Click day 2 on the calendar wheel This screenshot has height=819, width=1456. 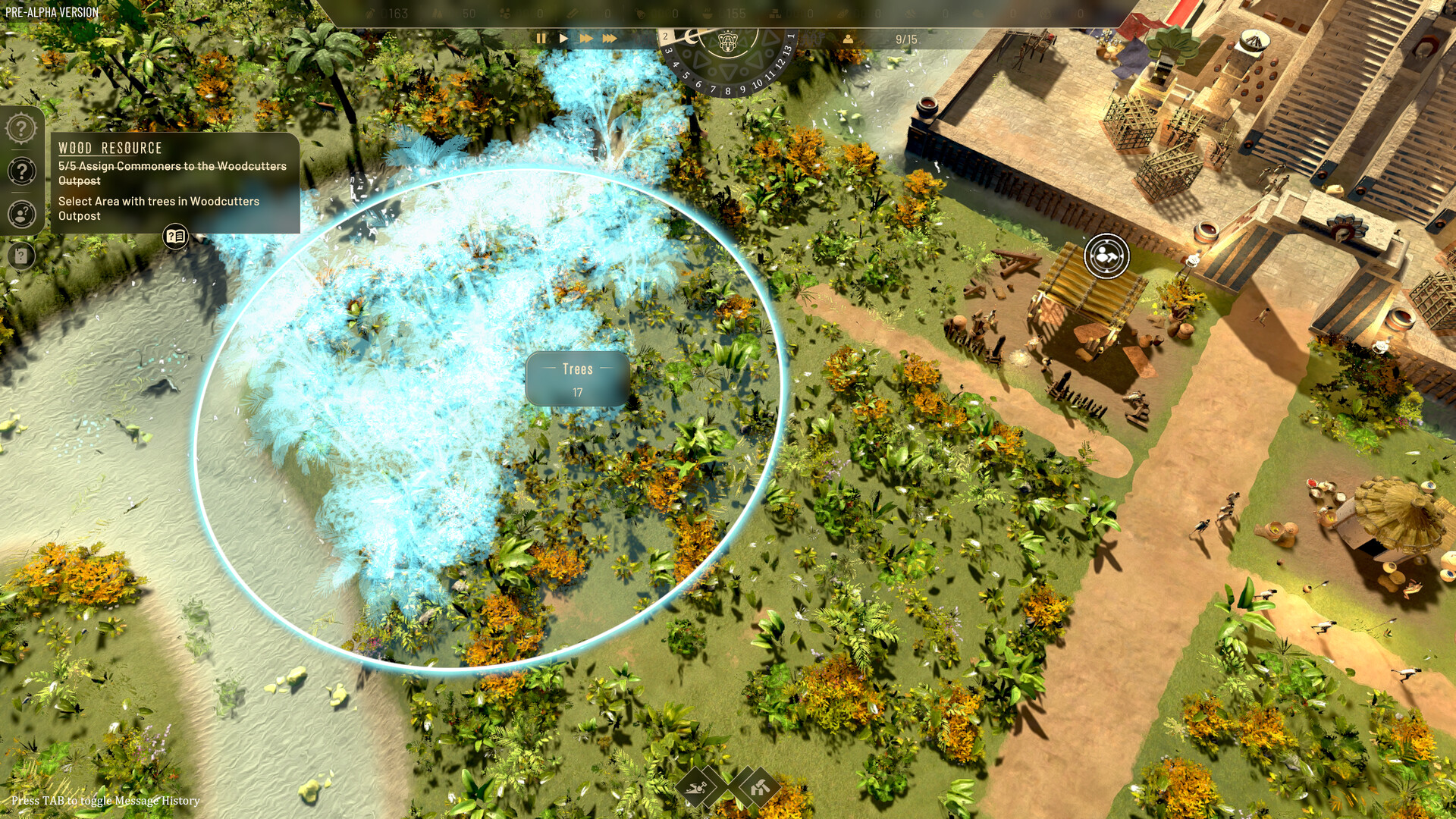[x=665, y=35]
